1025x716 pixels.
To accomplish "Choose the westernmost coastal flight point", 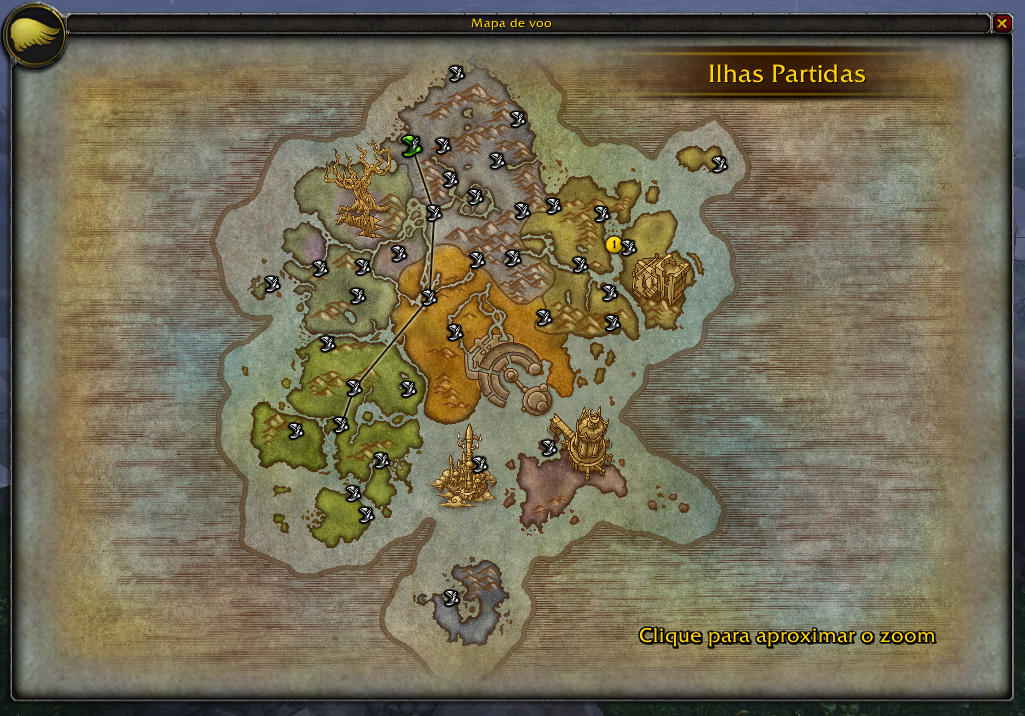I will click(x=271, y=283).
